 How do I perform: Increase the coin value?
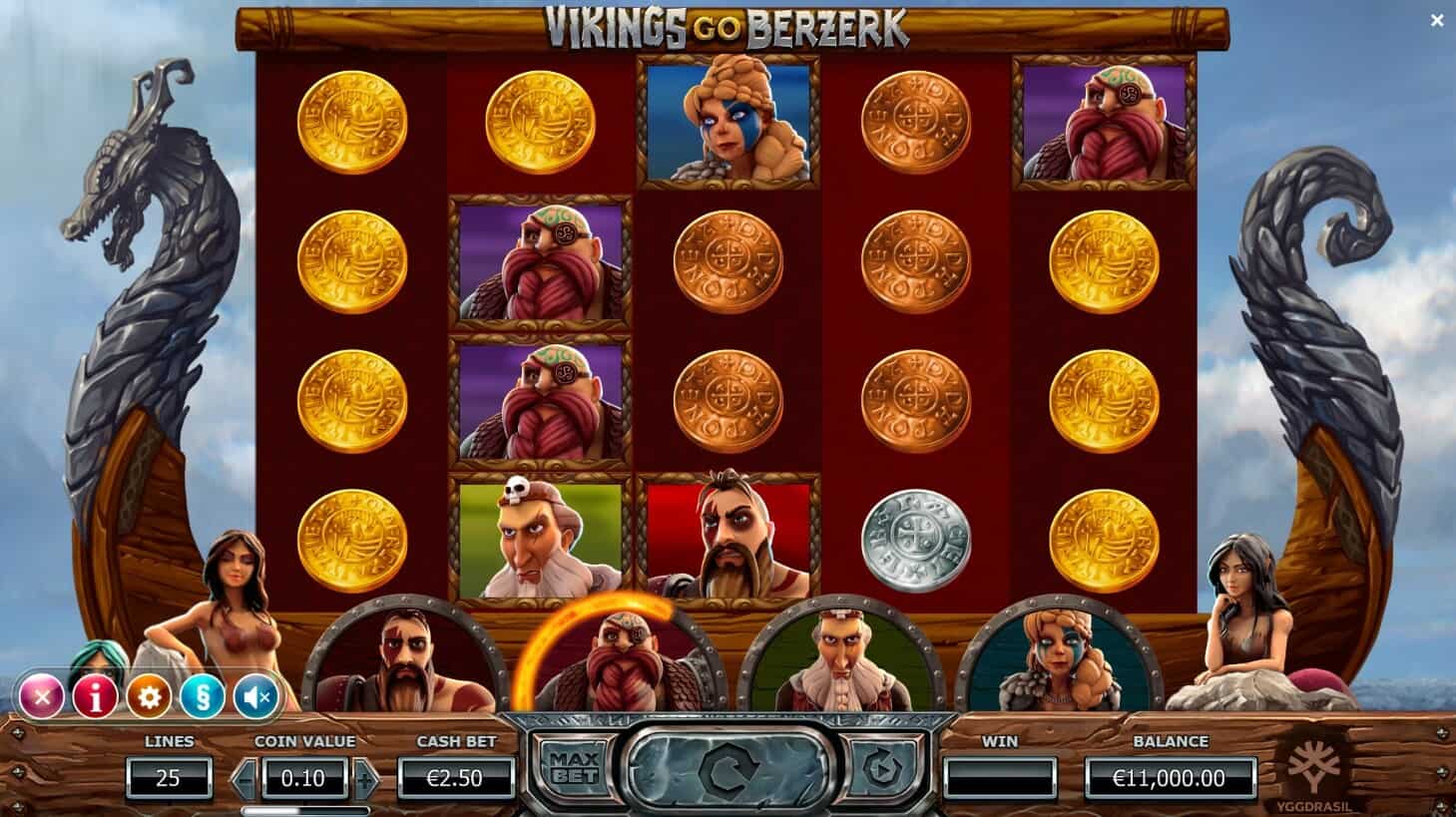click(365, 779)
